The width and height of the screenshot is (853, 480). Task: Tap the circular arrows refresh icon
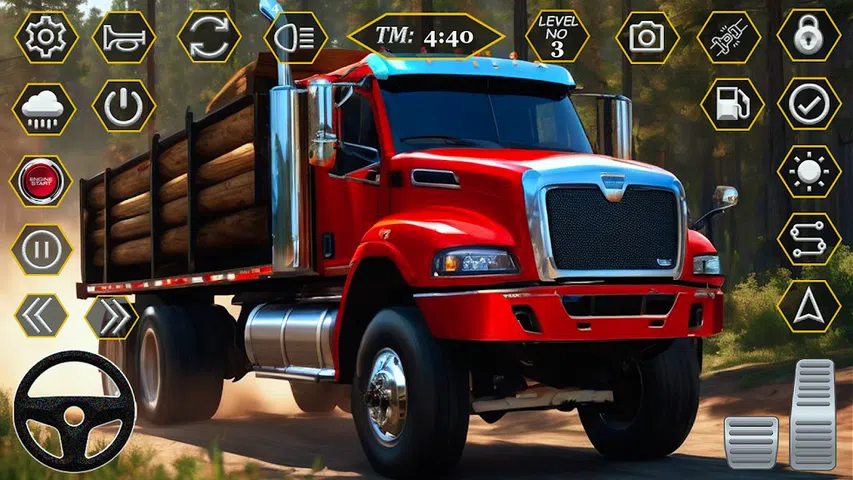[x=208, y=37]
